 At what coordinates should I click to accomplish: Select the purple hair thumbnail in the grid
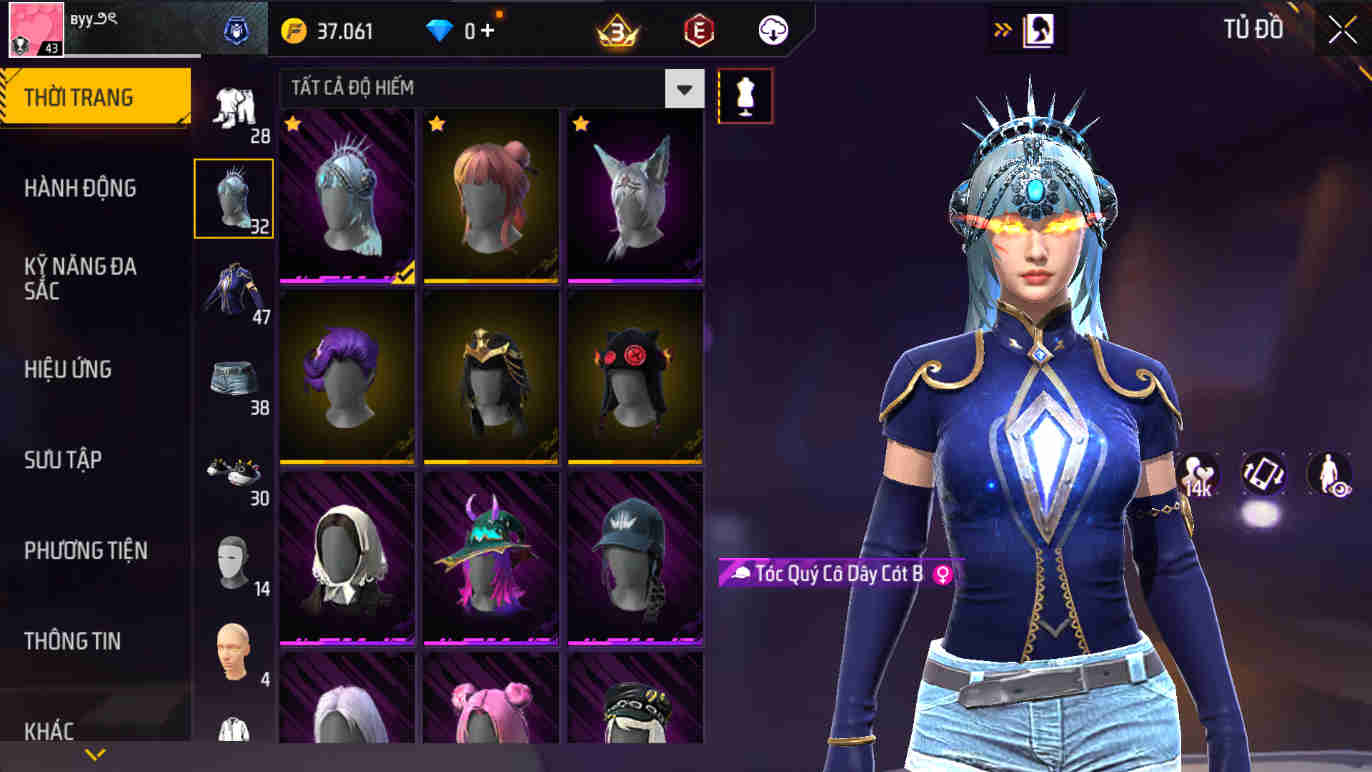(346, 378)
